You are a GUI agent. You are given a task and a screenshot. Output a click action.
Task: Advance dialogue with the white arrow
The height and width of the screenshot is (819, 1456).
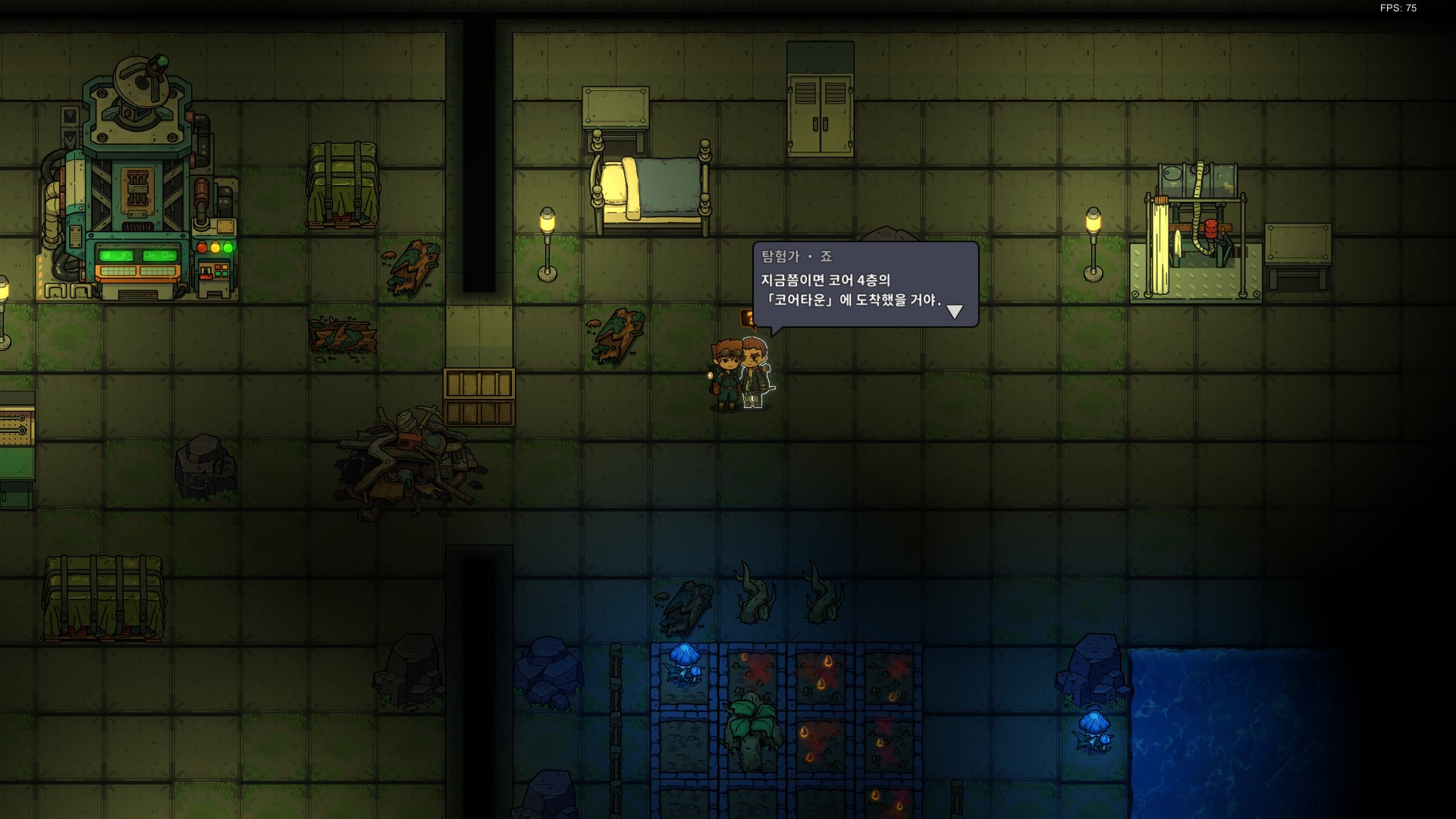(x=955, y=311)
